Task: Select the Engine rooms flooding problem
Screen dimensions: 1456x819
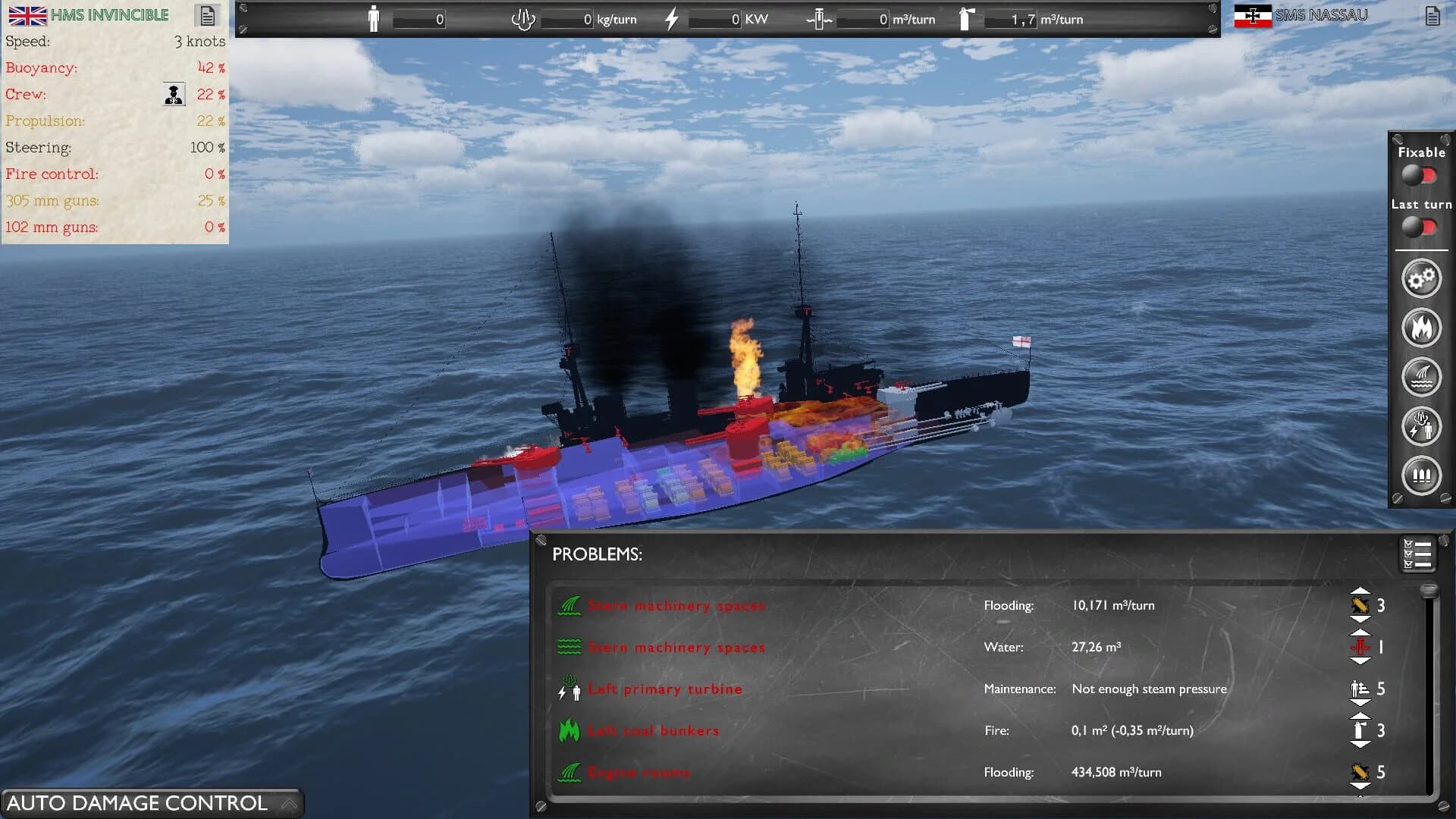Action: (x=640, y=772)
